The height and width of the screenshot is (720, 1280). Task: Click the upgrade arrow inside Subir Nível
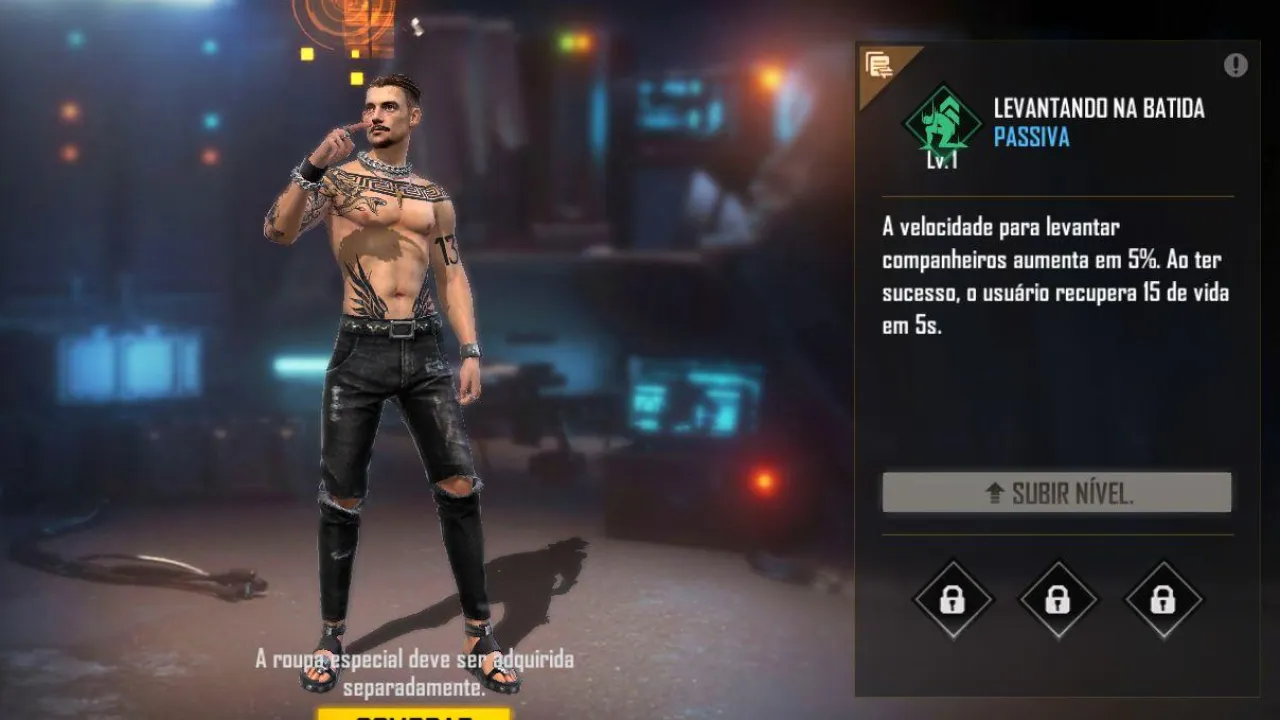(994, 491)
